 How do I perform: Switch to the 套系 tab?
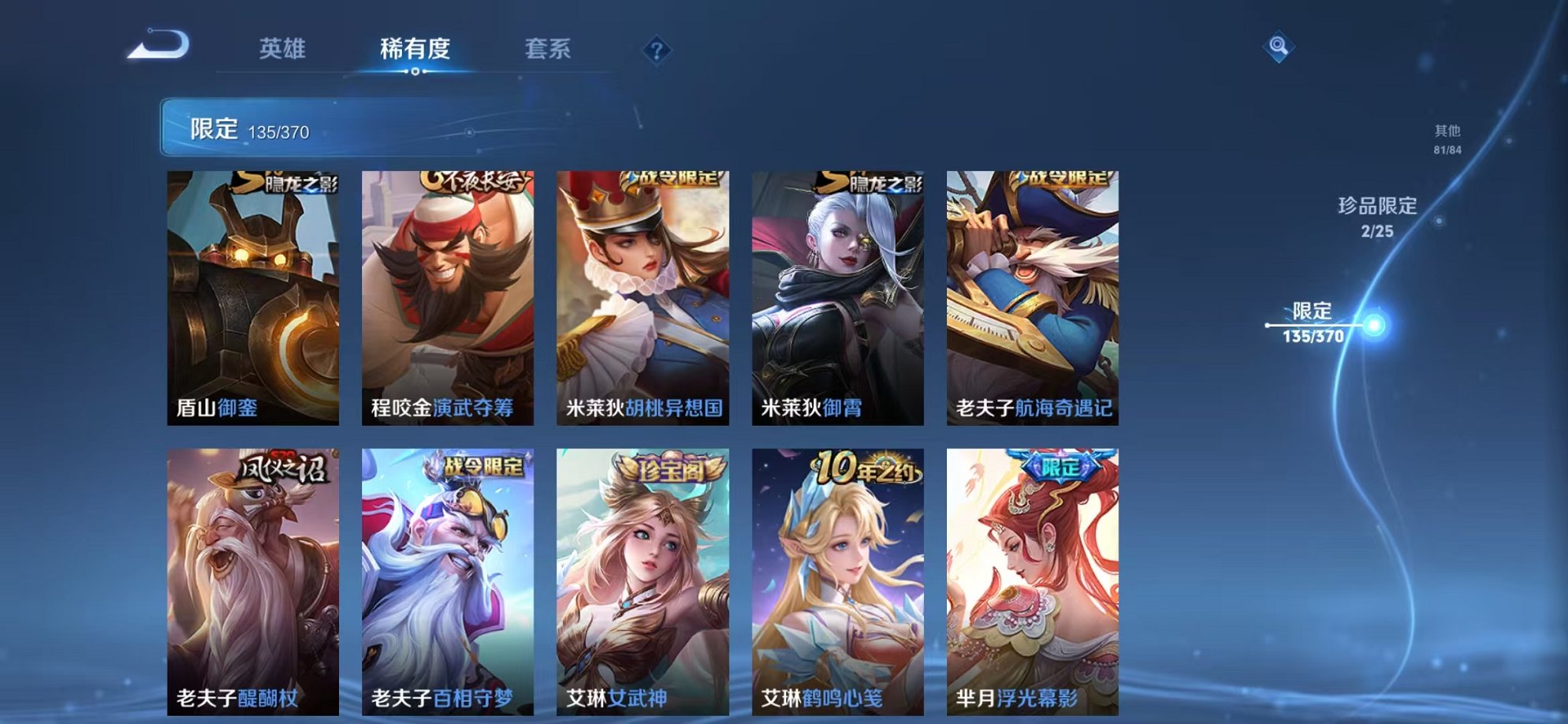[x=550, y=49]
